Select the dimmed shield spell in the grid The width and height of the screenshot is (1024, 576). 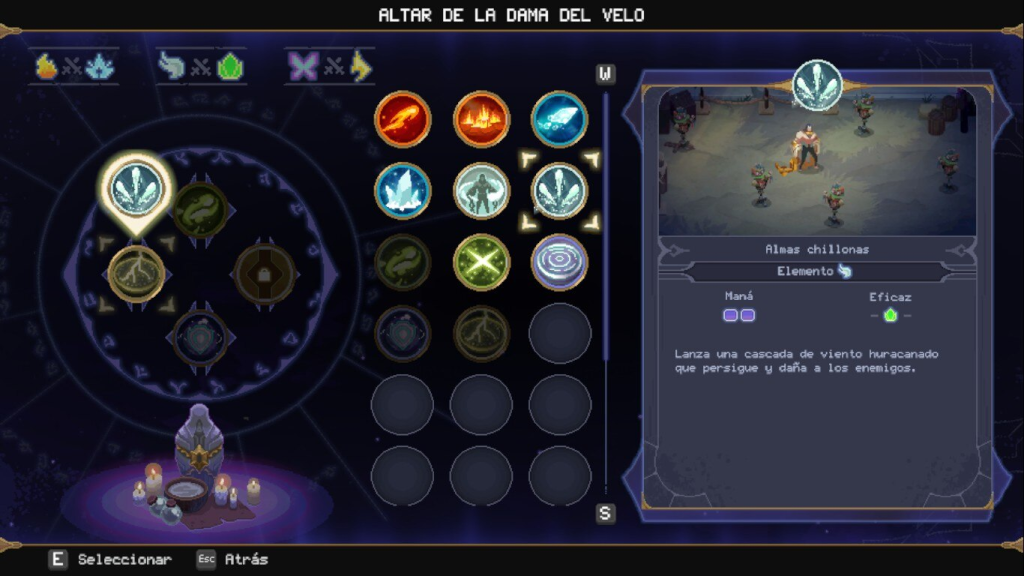tap(402, 332)
